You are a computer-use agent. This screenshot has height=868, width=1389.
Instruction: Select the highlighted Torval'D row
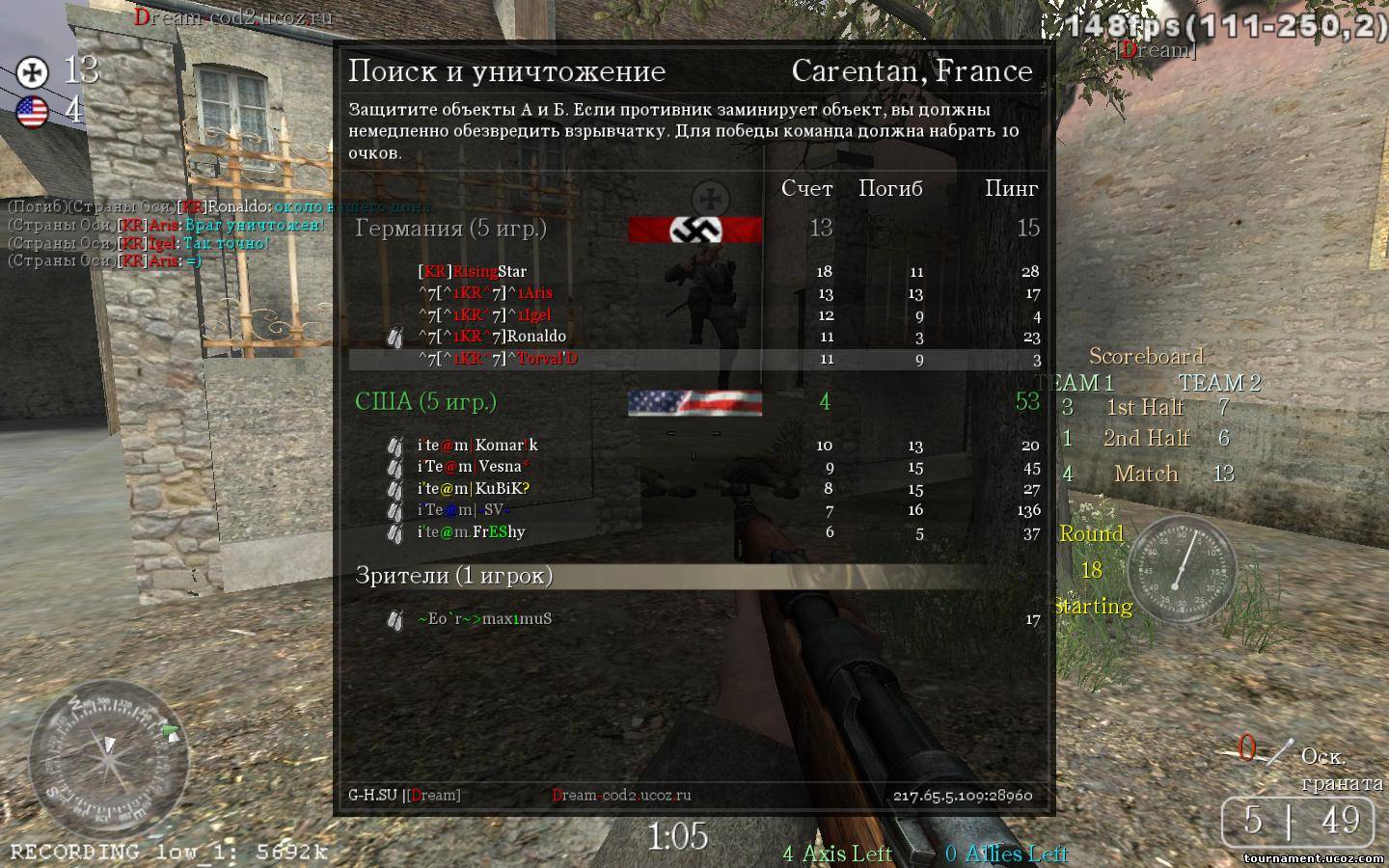[x=694, y=359]
